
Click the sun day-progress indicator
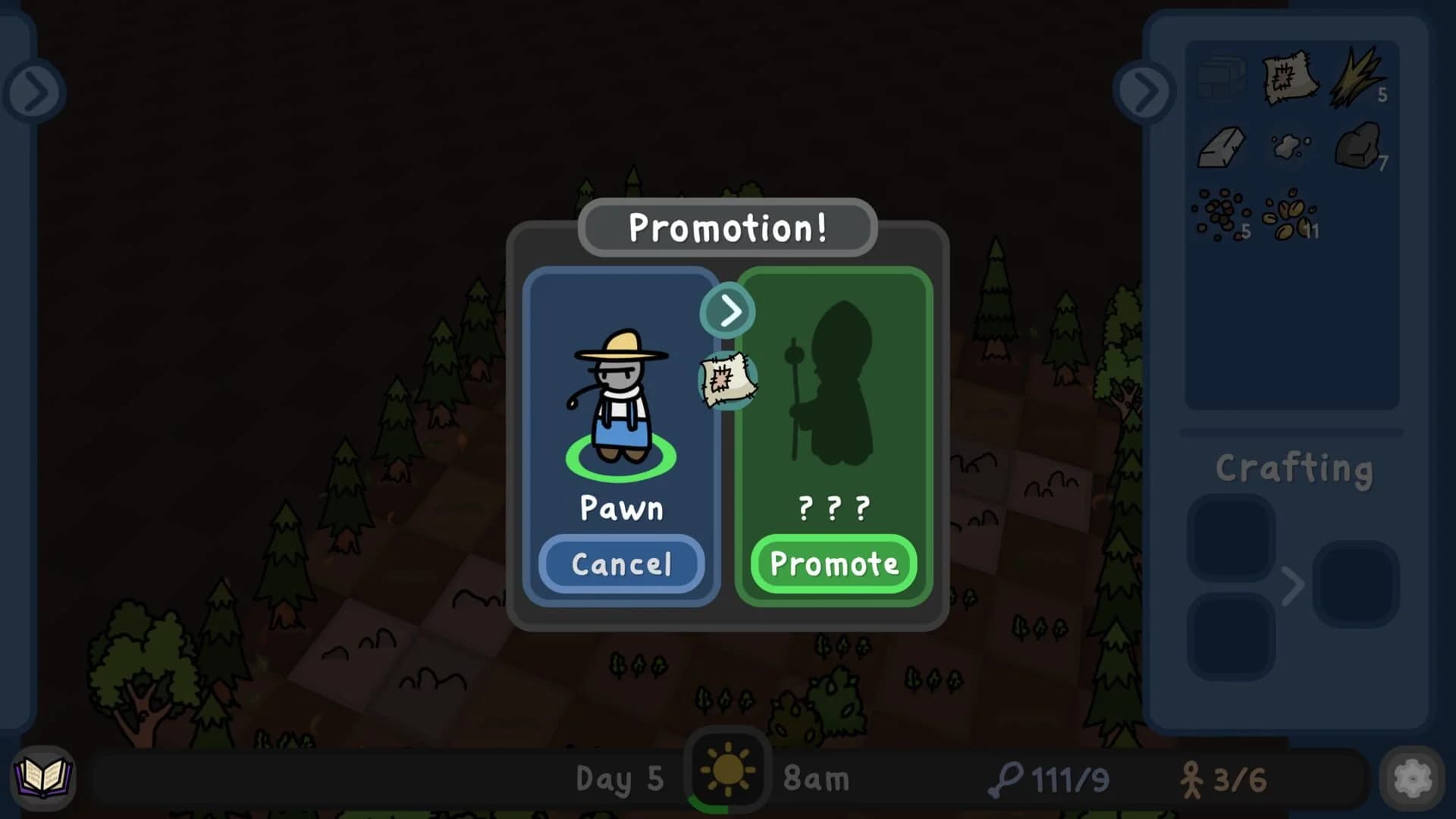tap(726, 768)
